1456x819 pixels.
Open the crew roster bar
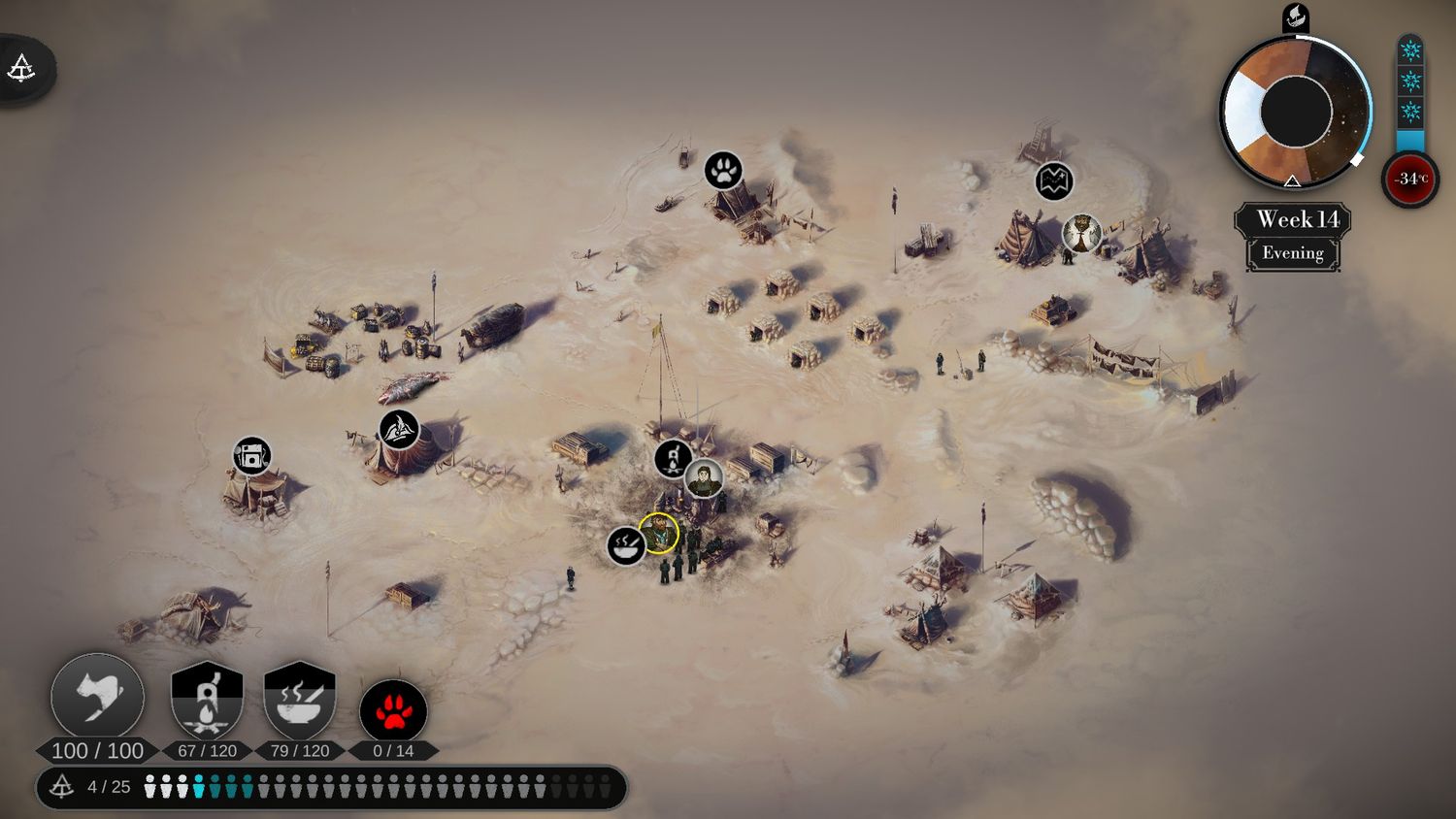pos(332,787)
